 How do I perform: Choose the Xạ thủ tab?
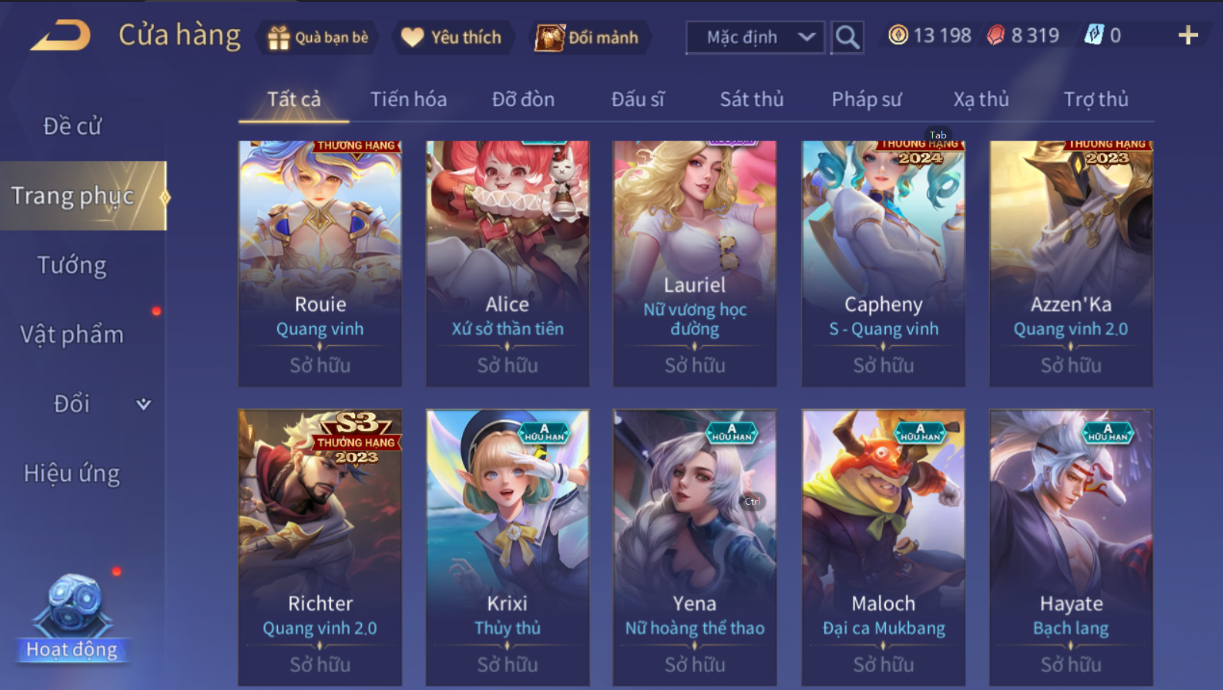pyautogui.click(x=980, y=99)
